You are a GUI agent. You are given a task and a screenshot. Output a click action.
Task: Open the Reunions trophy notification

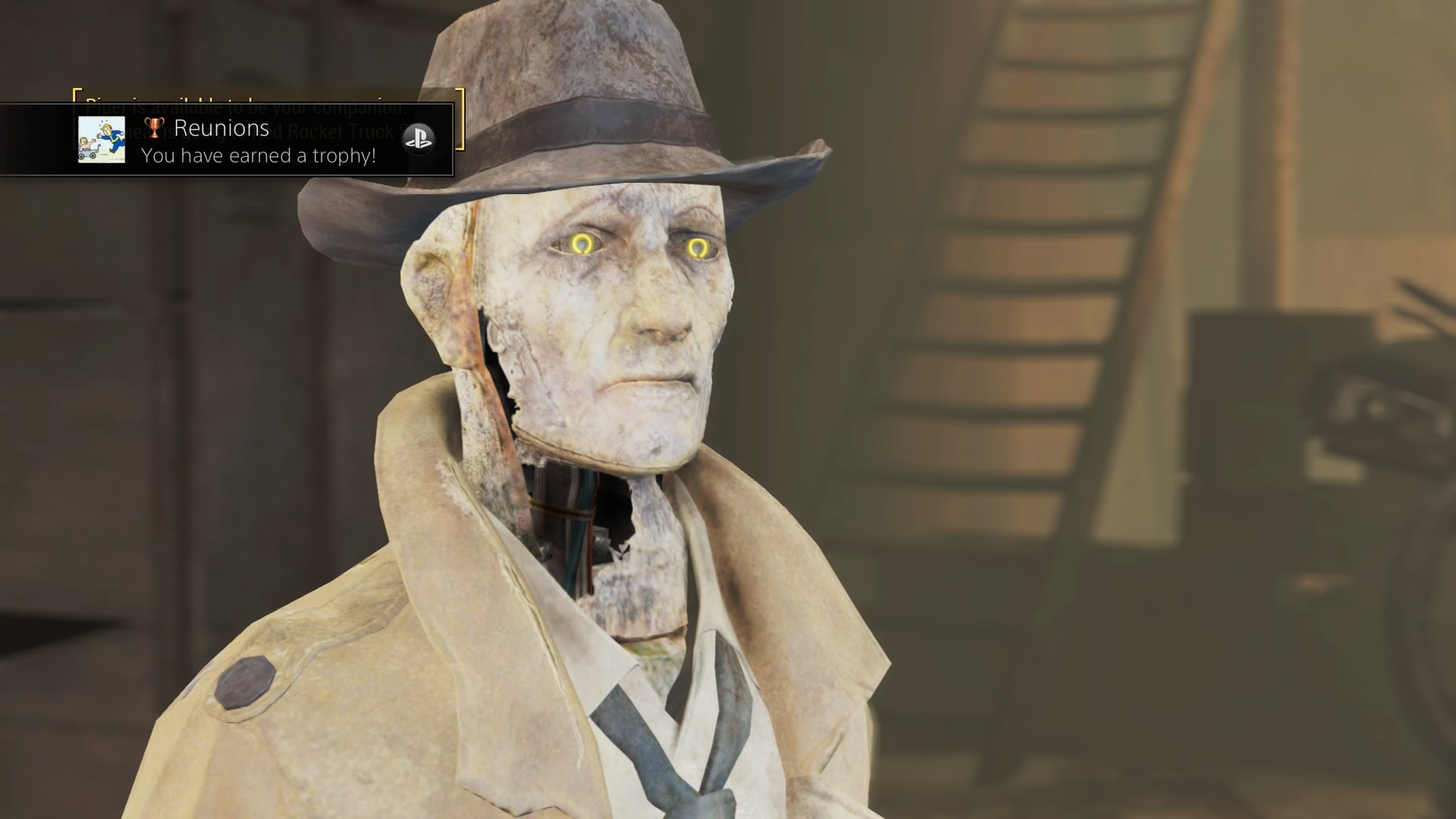258,141
